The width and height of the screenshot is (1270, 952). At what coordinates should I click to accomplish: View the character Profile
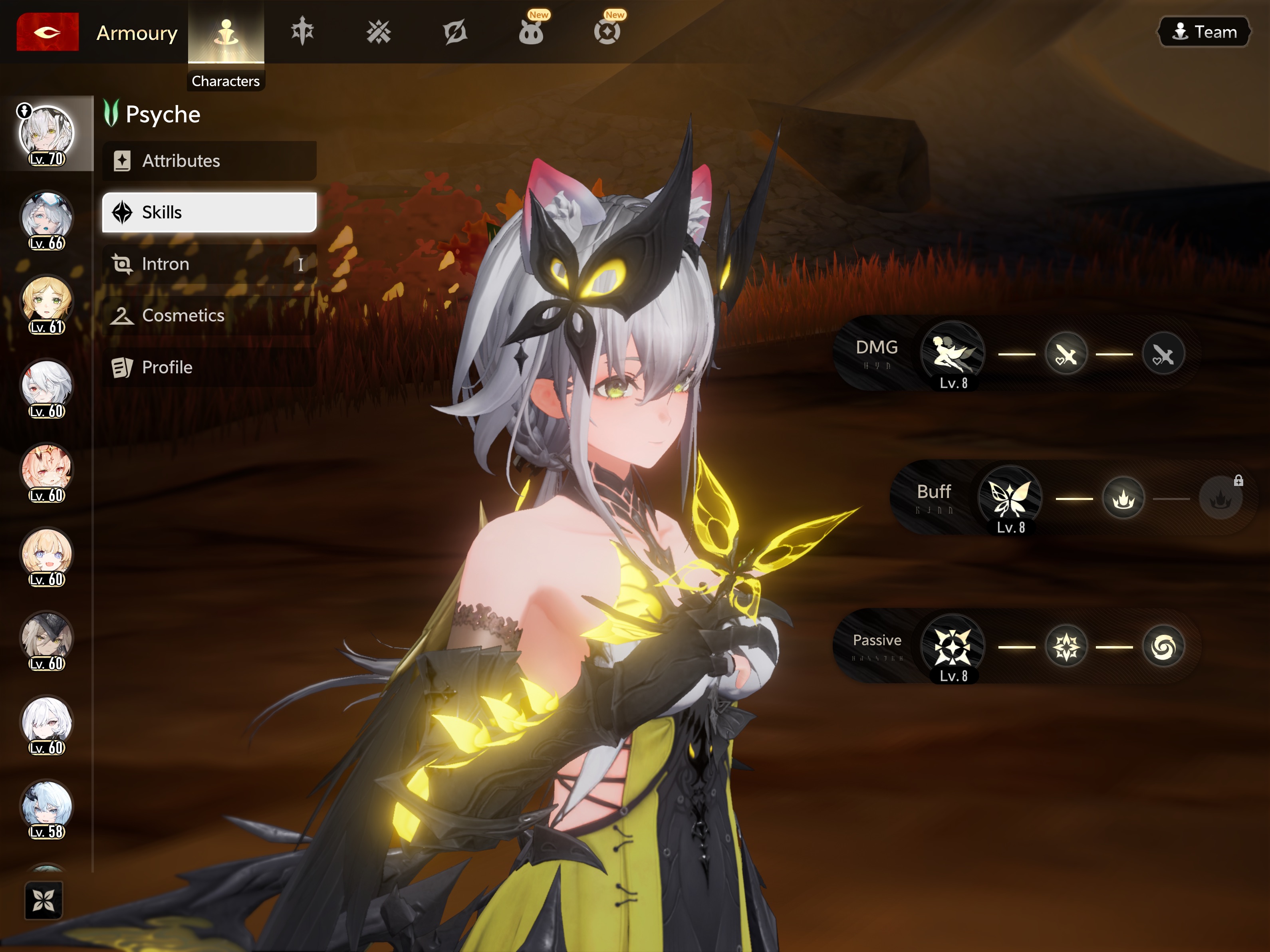tap(210, 367)
